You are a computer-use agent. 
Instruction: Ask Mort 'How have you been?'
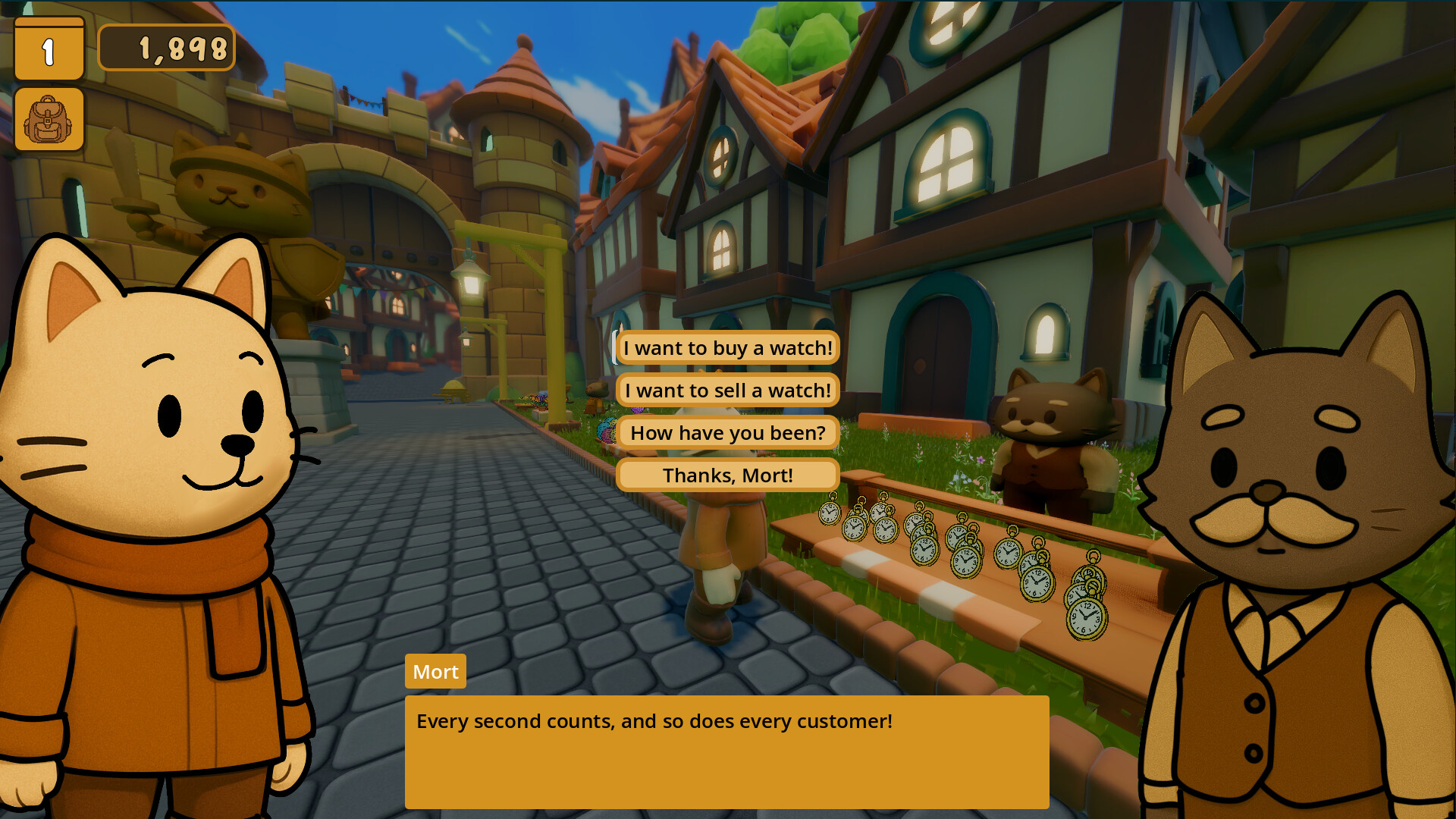tap(727, 432)
